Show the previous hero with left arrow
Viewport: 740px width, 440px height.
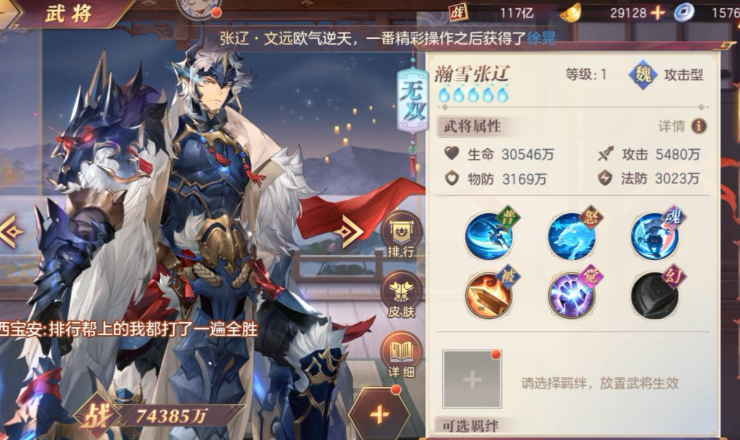pos(12,232)
